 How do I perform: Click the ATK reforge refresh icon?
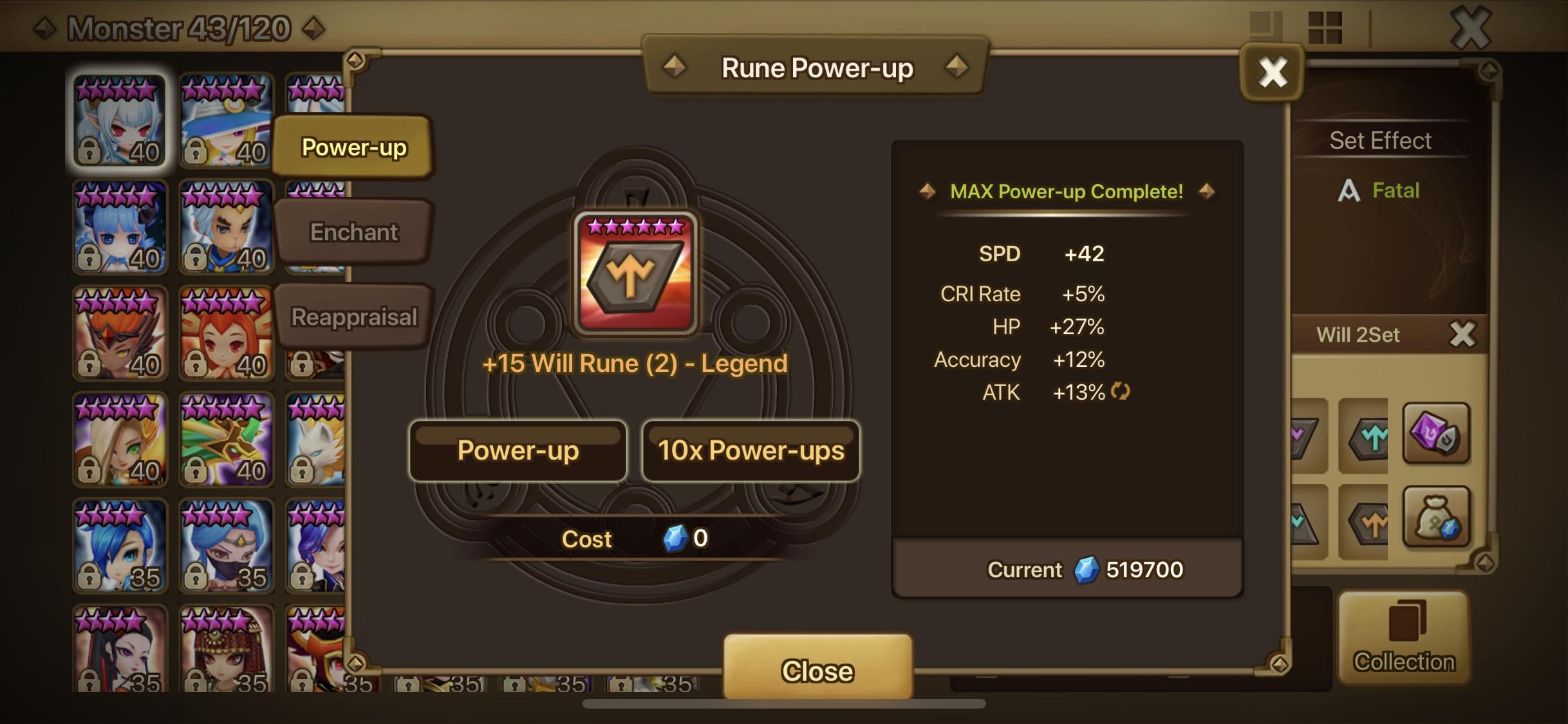(1121, 393)
